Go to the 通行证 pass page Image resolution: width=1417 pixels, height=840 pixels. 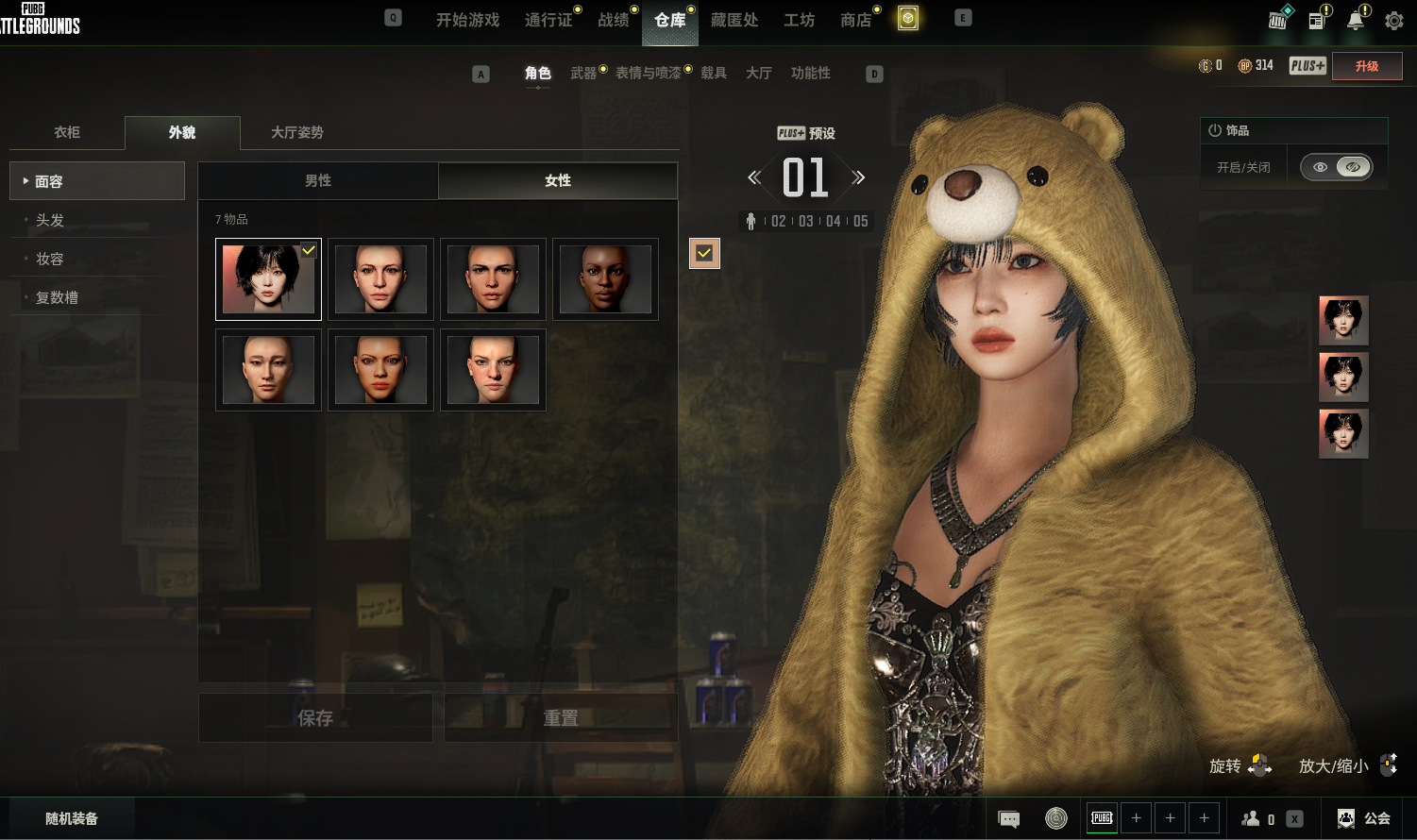click(548, 20)
